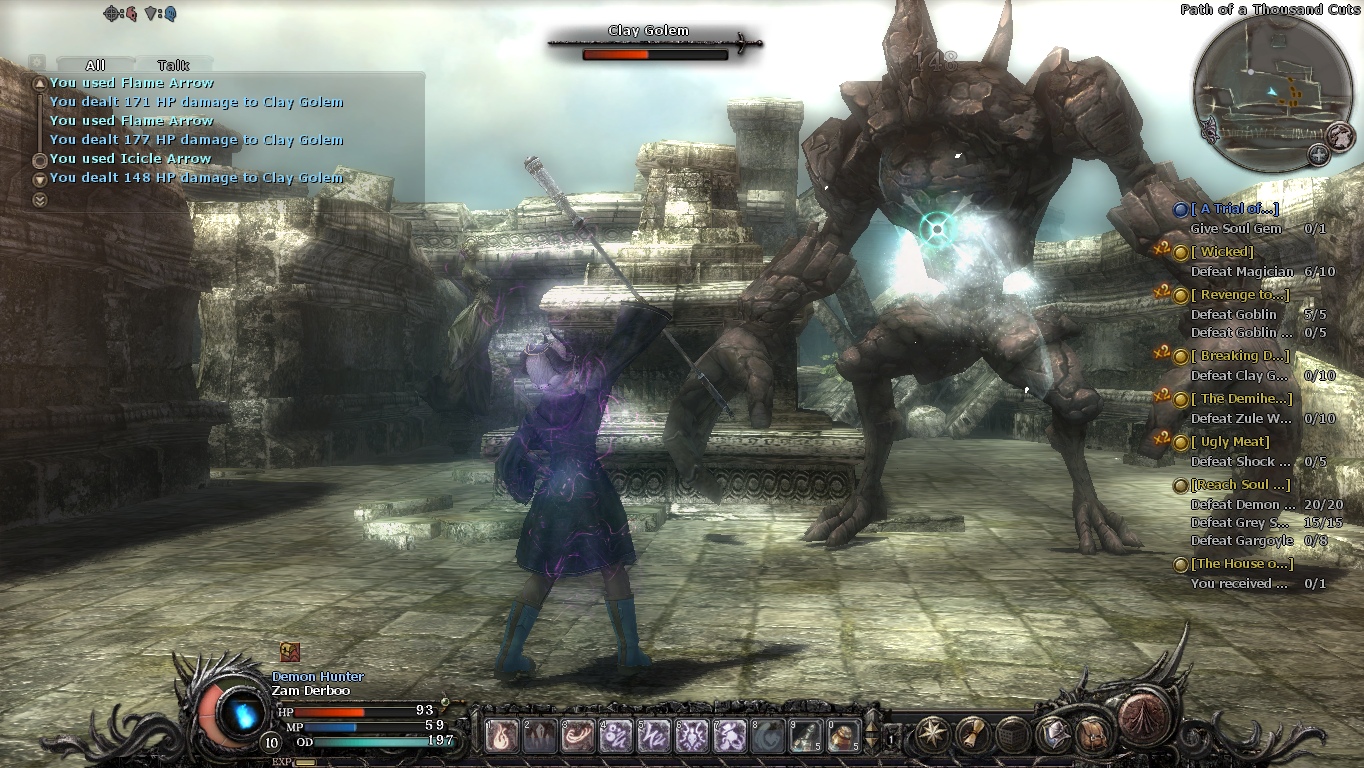
Task: Select the All chat tab
Action: point(95,65)
